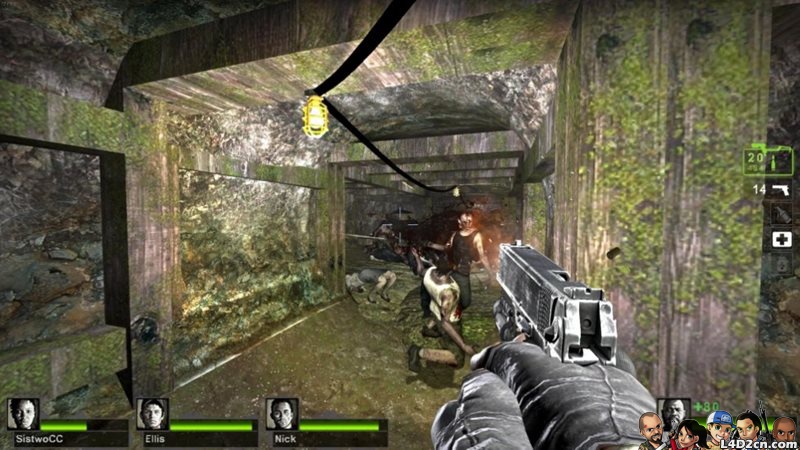Select Ellis's teammate portrait
This screenshot has height=450, width=800.
[x=152, y=414]
